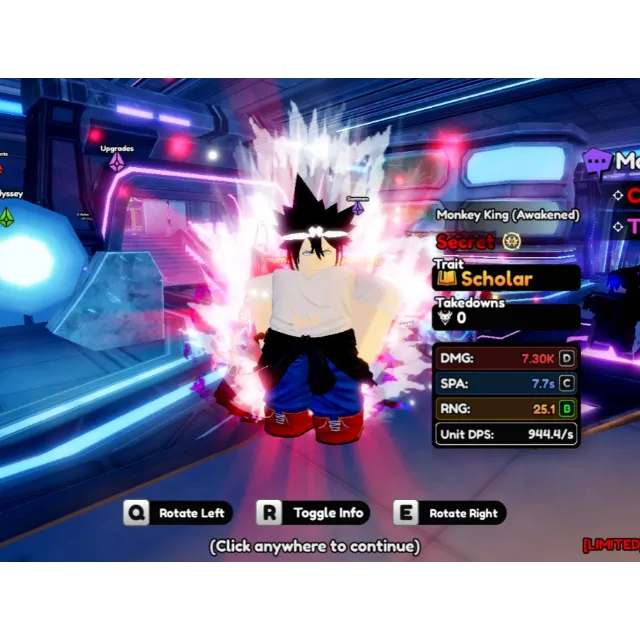Viewport: 640px width, 640px height.
Task: Choose the Rotate Right button
Action: (450, 513)
